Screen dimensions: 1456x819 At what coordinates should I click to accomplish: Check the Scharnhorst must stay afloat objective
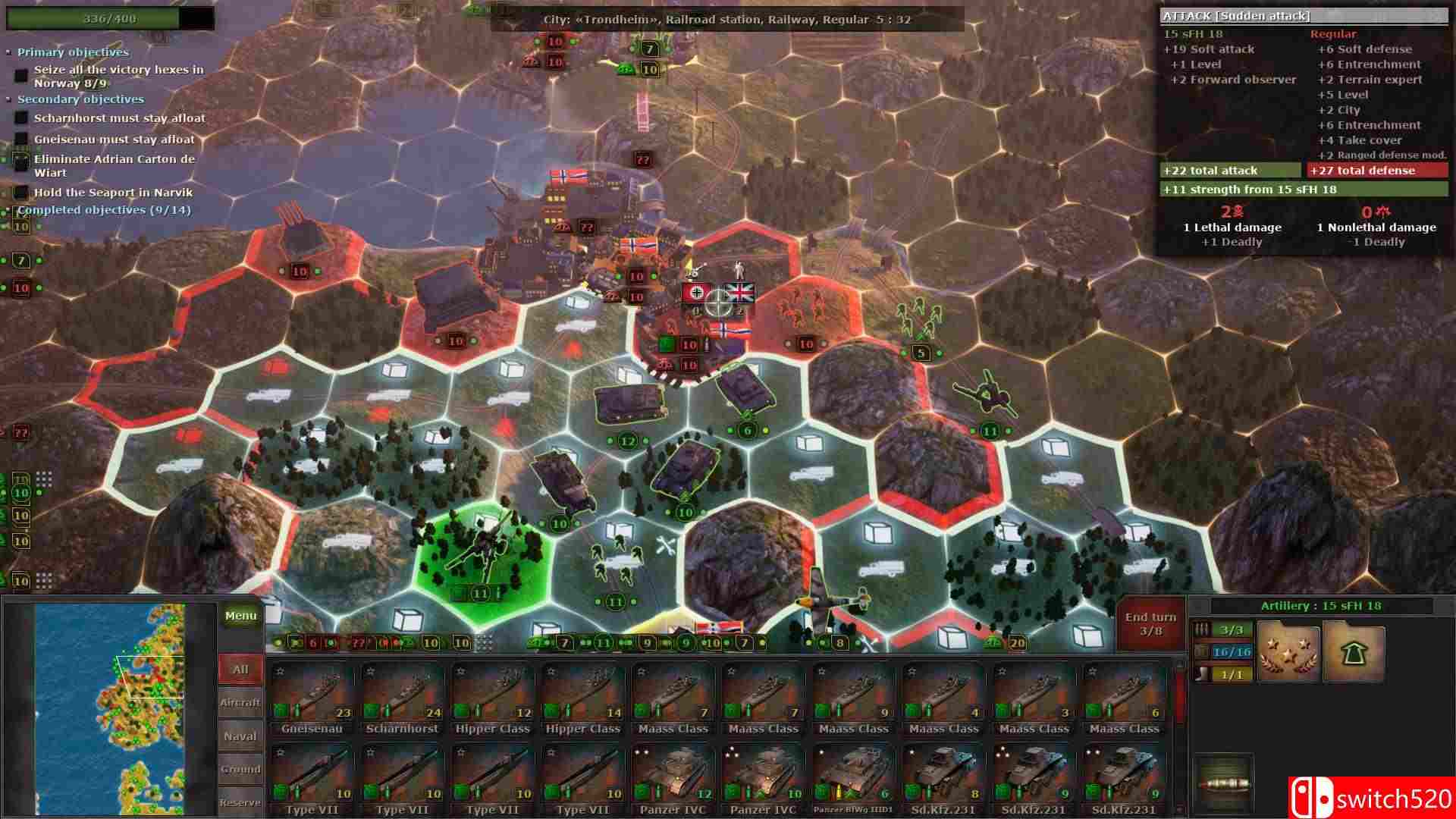[x=20, y=118]
